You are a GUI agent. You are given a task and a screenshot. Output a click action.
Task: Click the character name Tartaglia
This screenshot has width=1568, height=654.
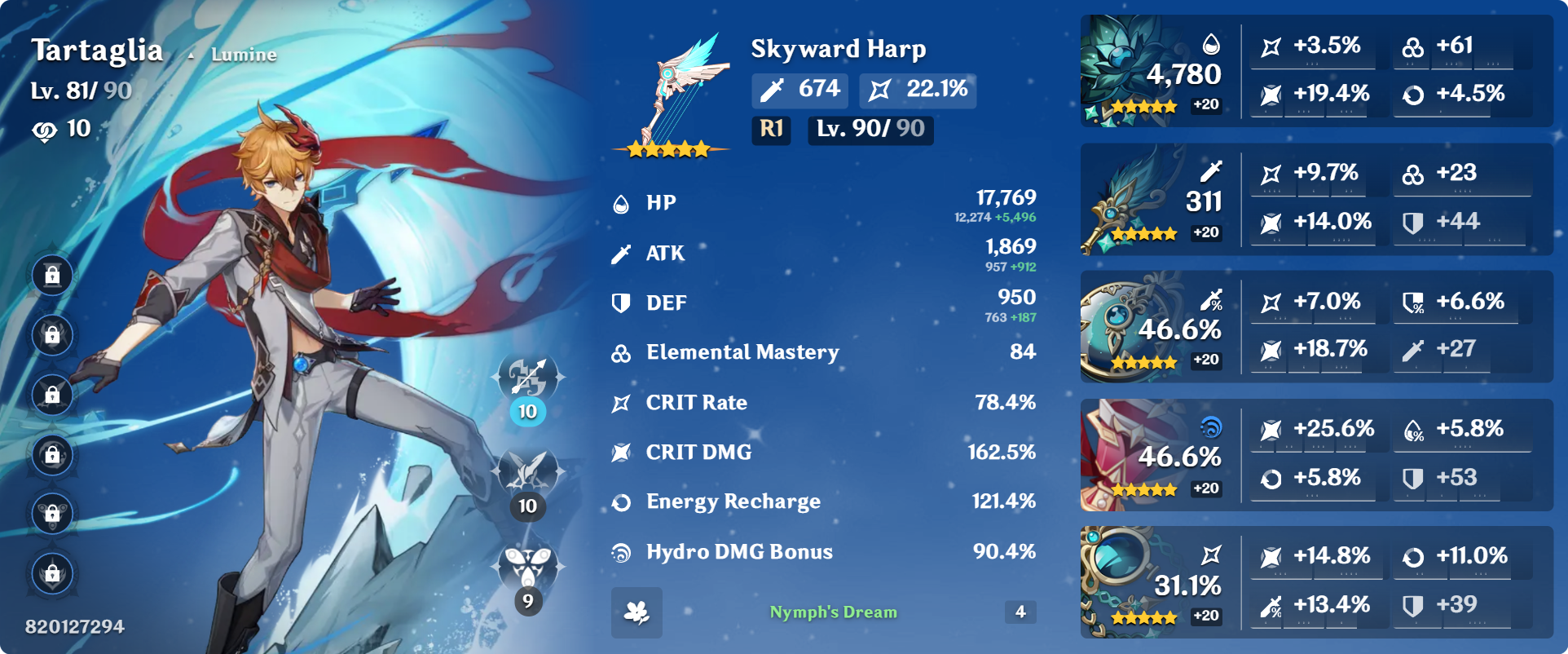tap(97, 51)
